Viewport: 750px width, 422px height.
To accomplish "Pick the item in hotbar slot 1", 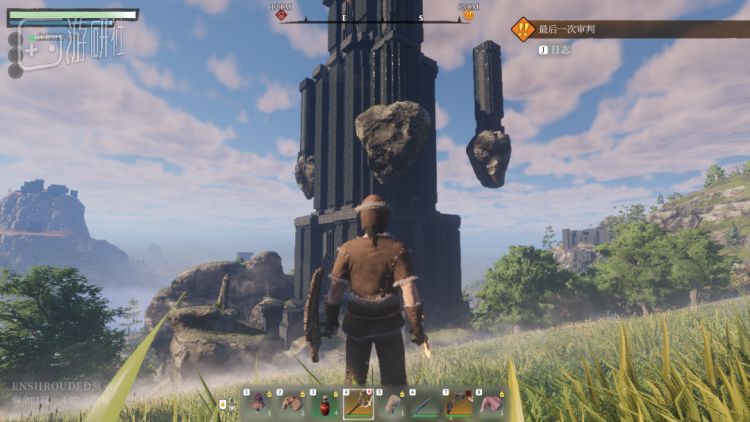I will pos(256,404).
